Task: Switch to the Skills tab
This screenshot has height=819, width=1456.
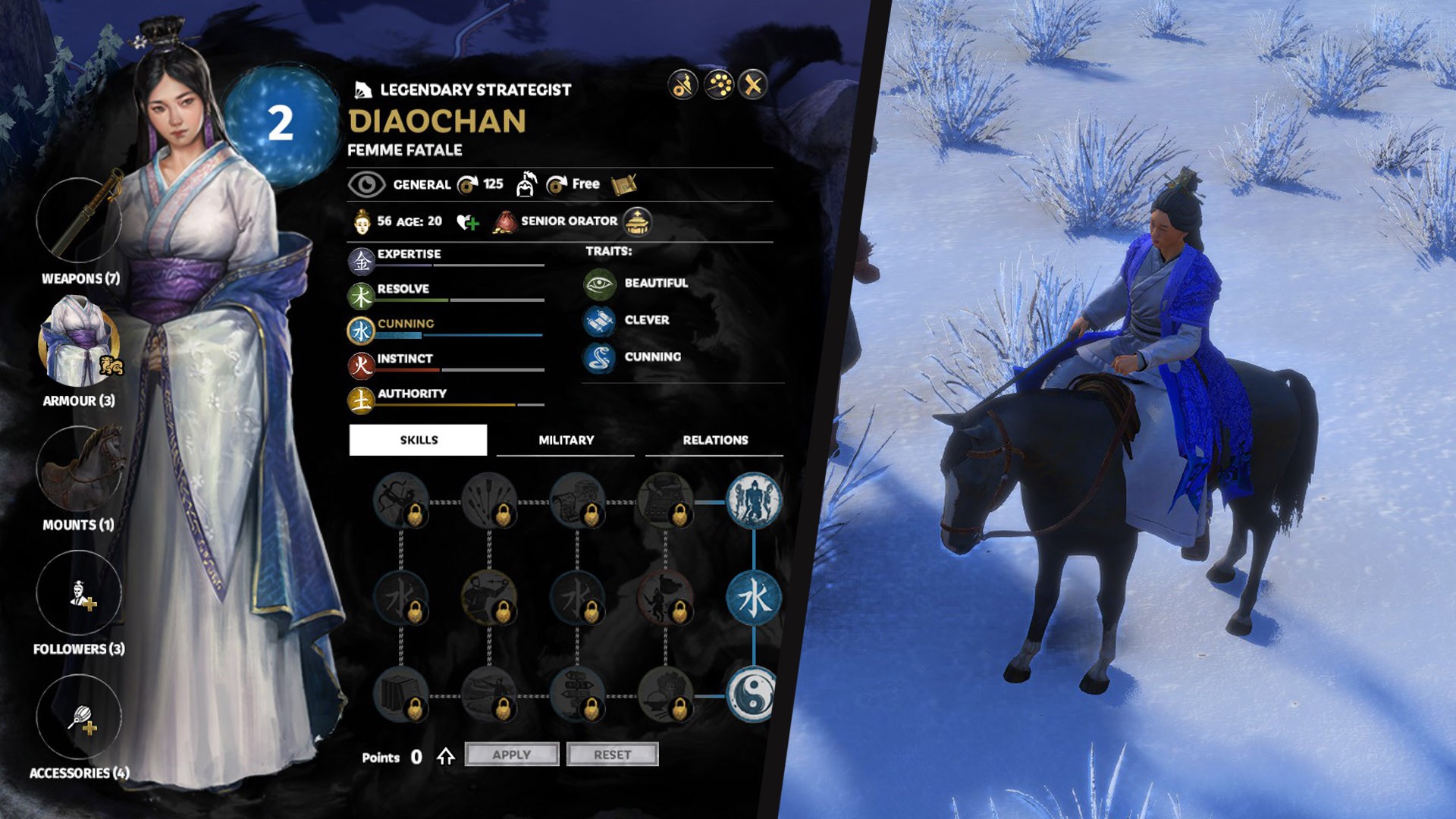Action: pos(418,440)
